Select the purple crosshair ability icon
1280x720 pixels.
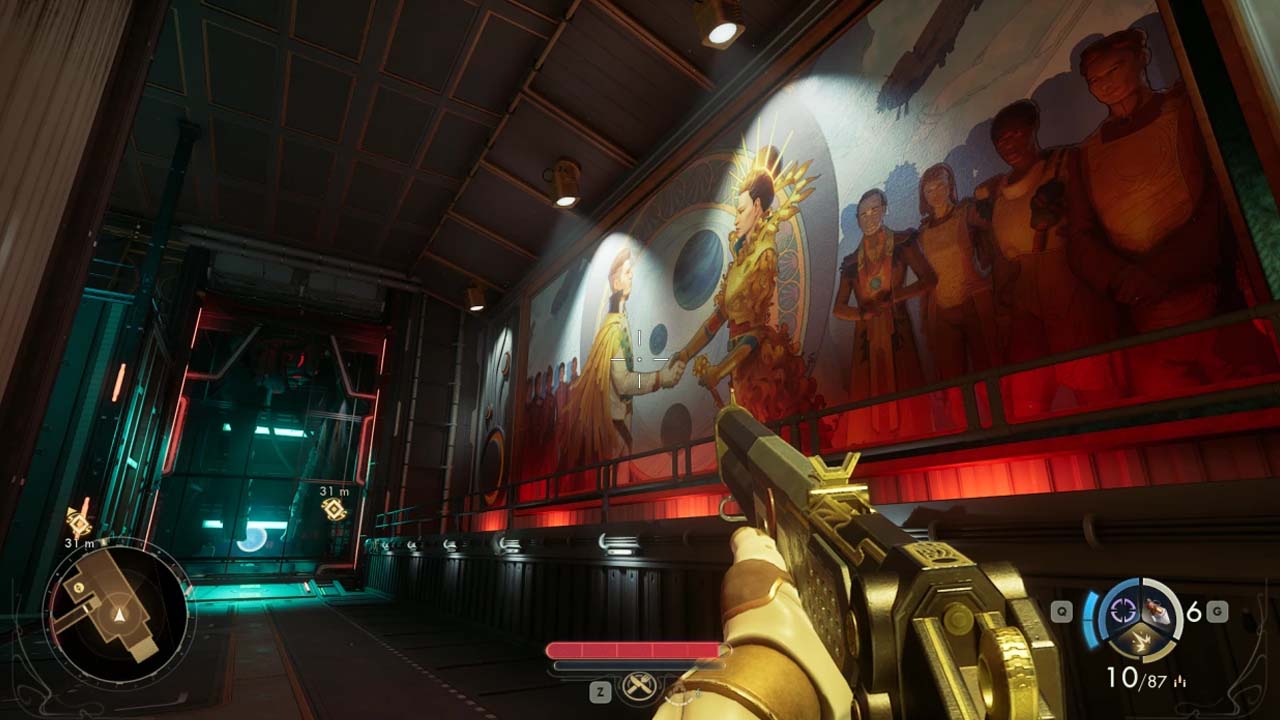(x=1123, y=611)
